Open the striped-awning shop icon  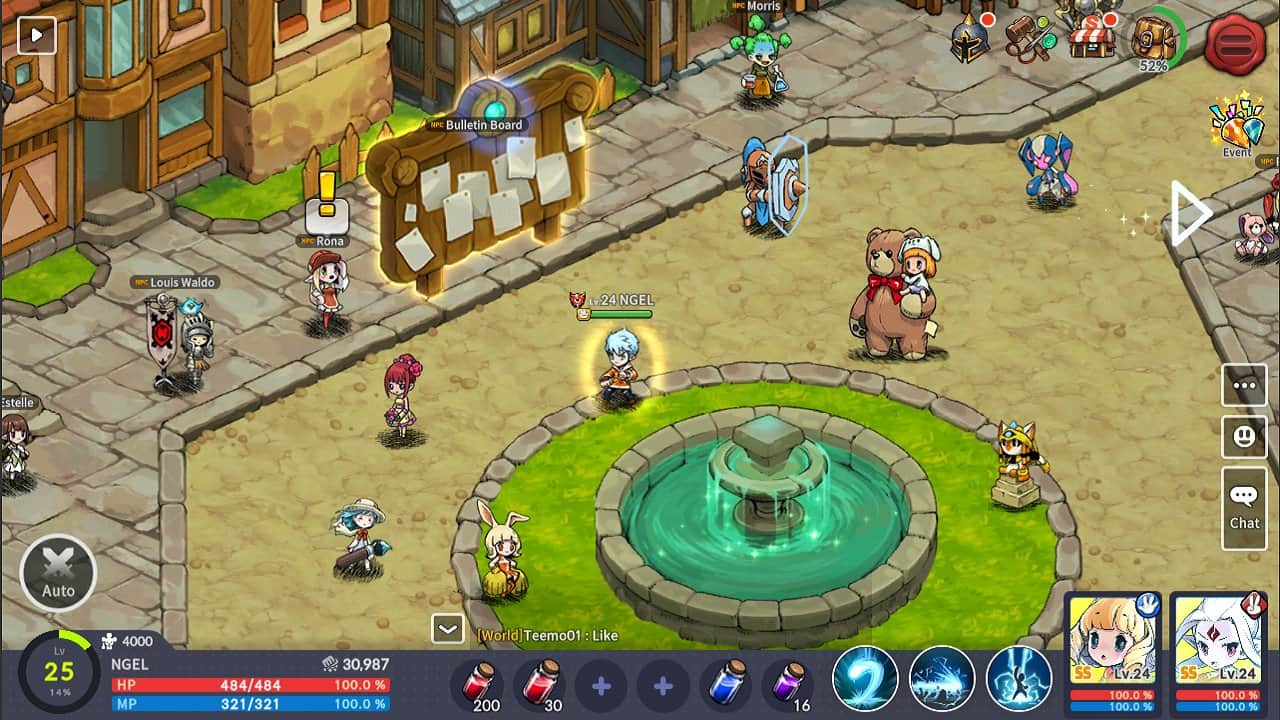1092,38
